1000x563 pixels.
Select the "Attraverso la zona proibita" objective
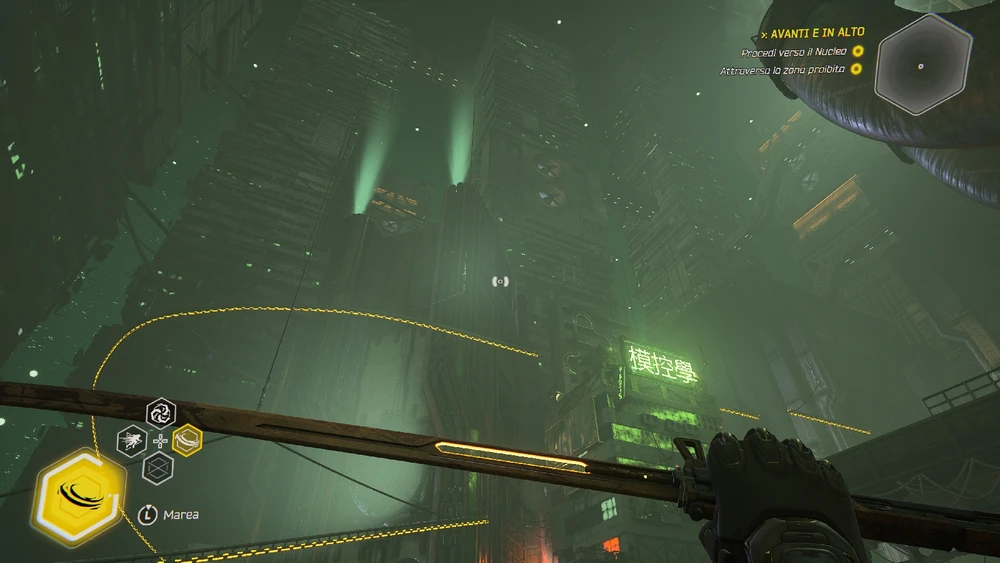783,70
